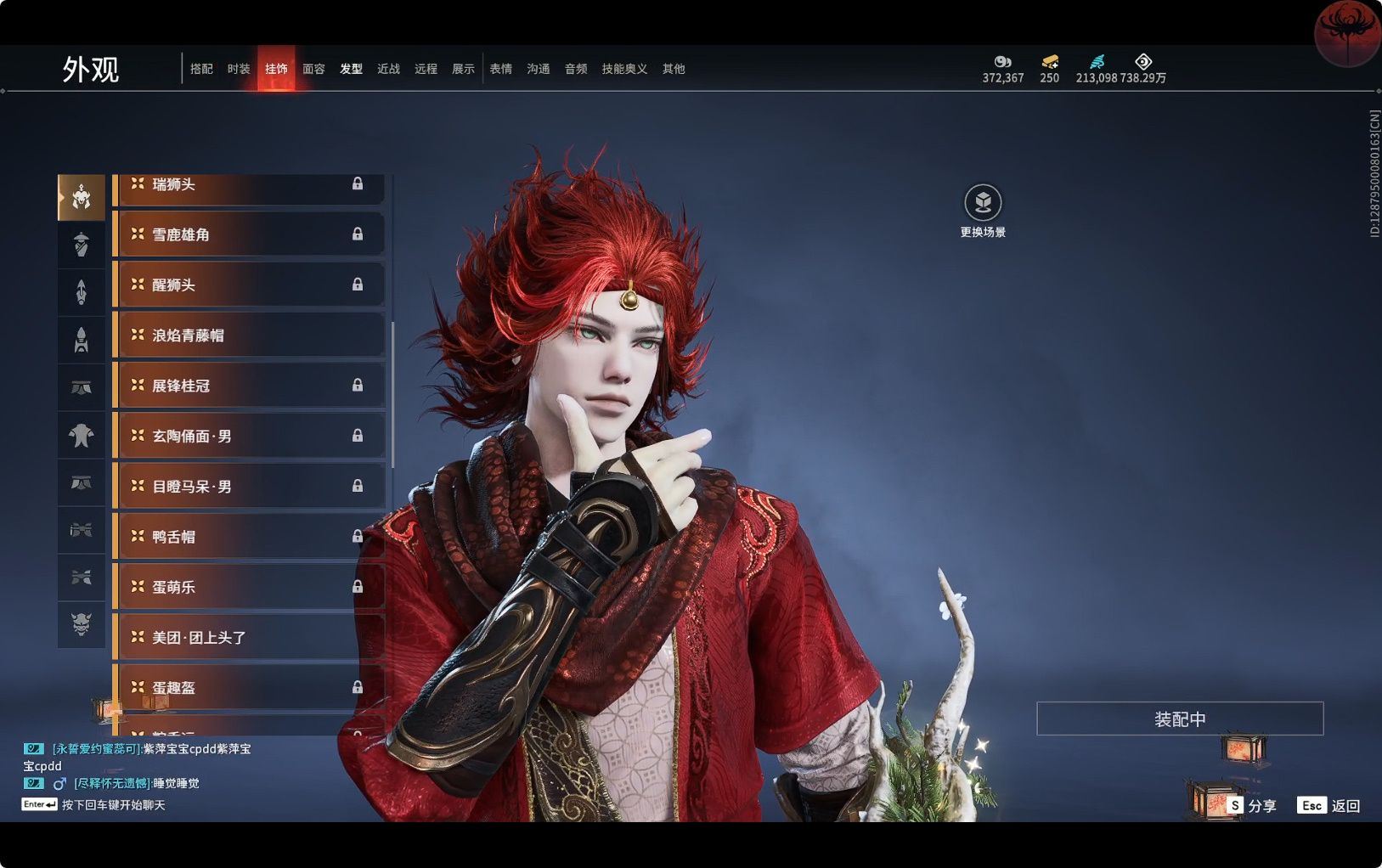Pick the 玄陶俑面·男 item
The width and height of the screenshot is (1382, 868).
point(249,436)
